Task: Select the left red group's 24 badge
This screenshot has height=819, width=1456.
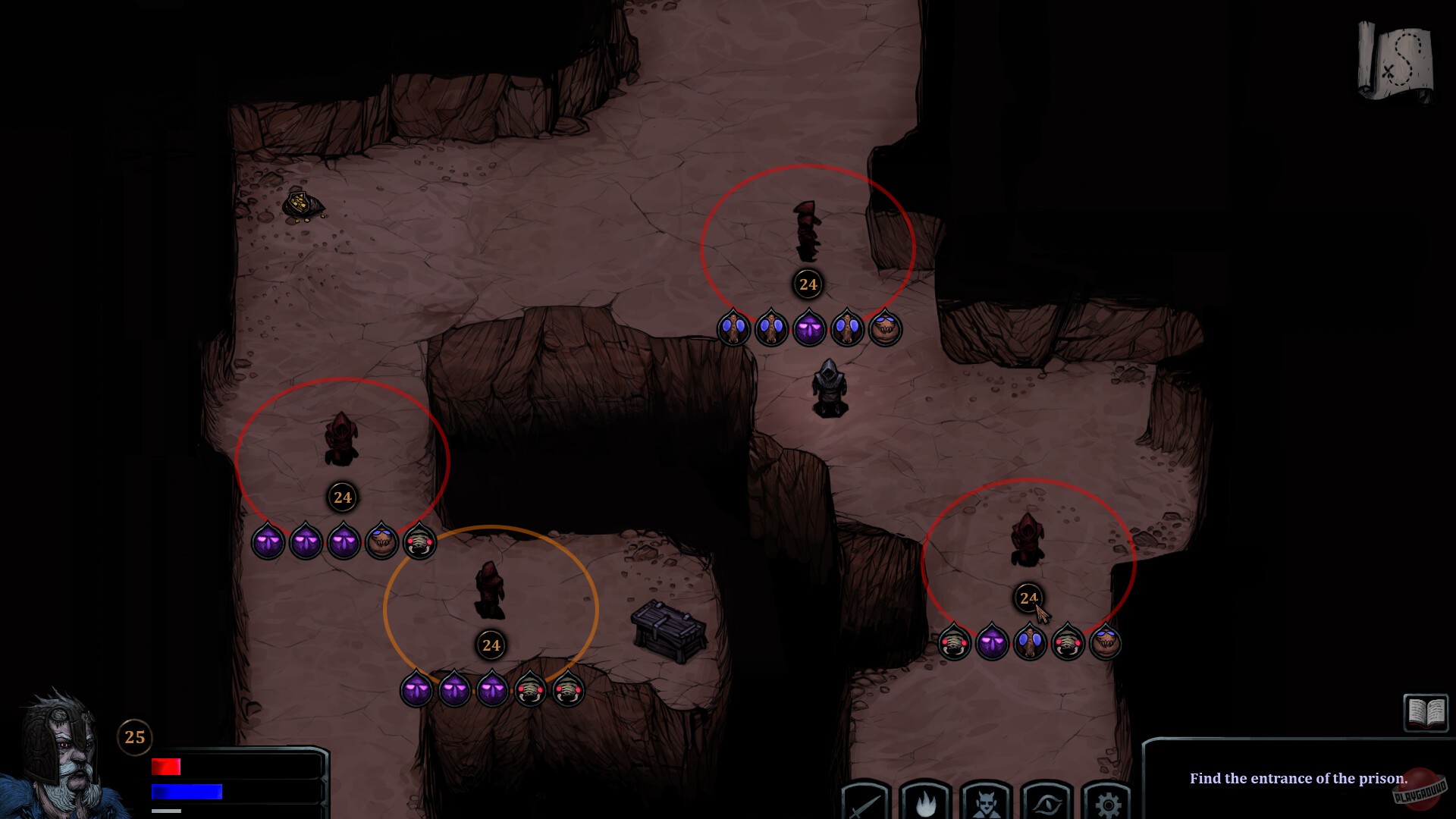Action: (x=342, y=498)
